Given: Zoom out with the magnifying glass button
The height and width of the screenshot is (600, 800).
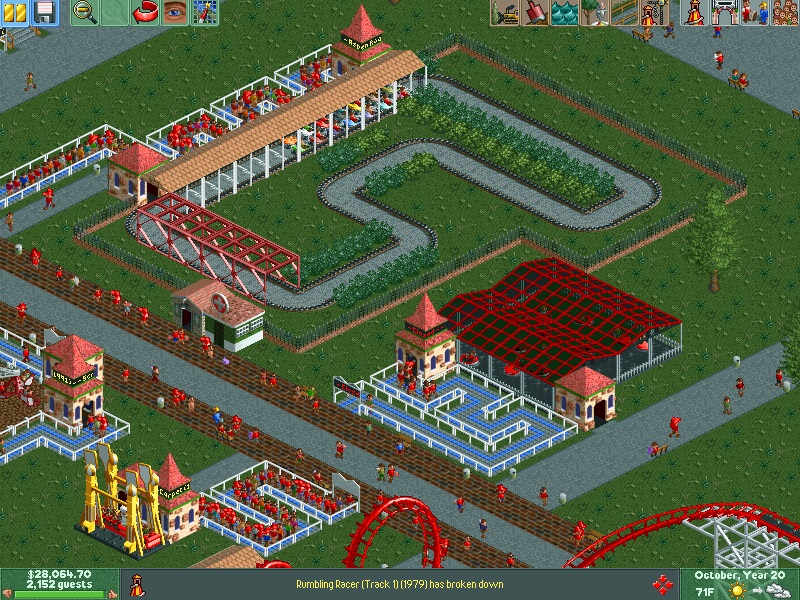Looking at the screenshot, I should [85, 12].
